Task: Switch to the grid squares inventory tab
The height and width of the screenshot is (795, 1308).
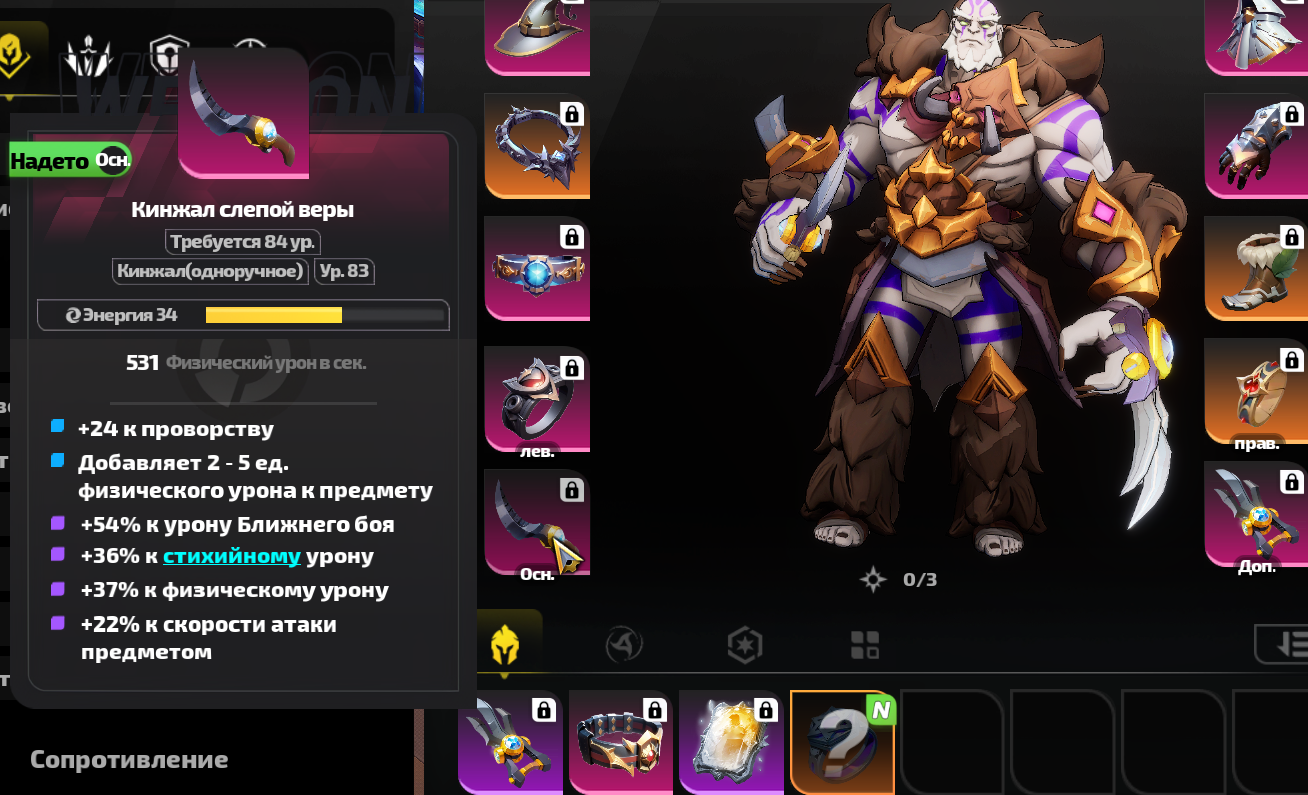Action: pyautogui.click(x=865, y=645)
